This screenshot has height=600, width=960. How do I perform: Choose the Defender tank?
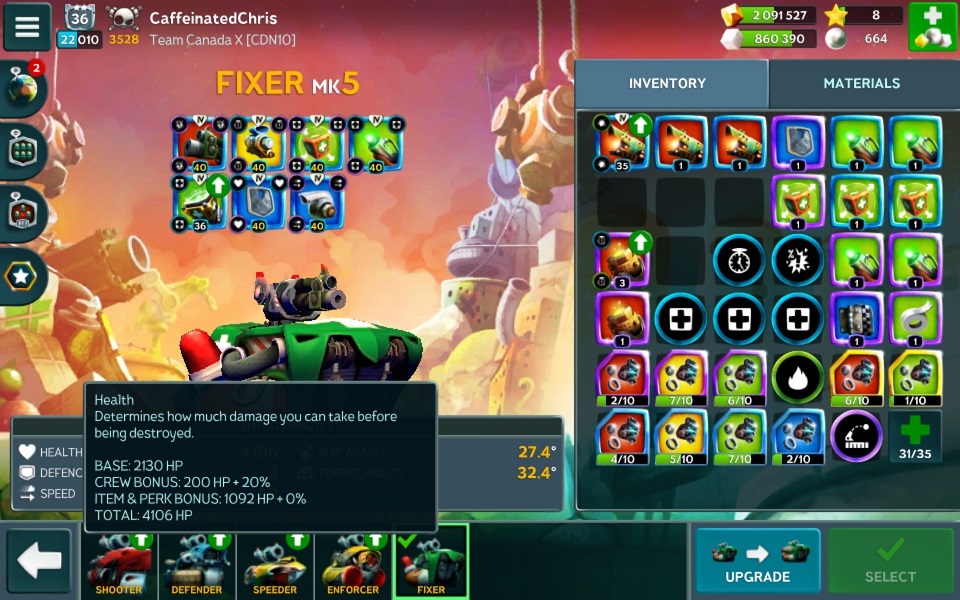click(197, 563)
